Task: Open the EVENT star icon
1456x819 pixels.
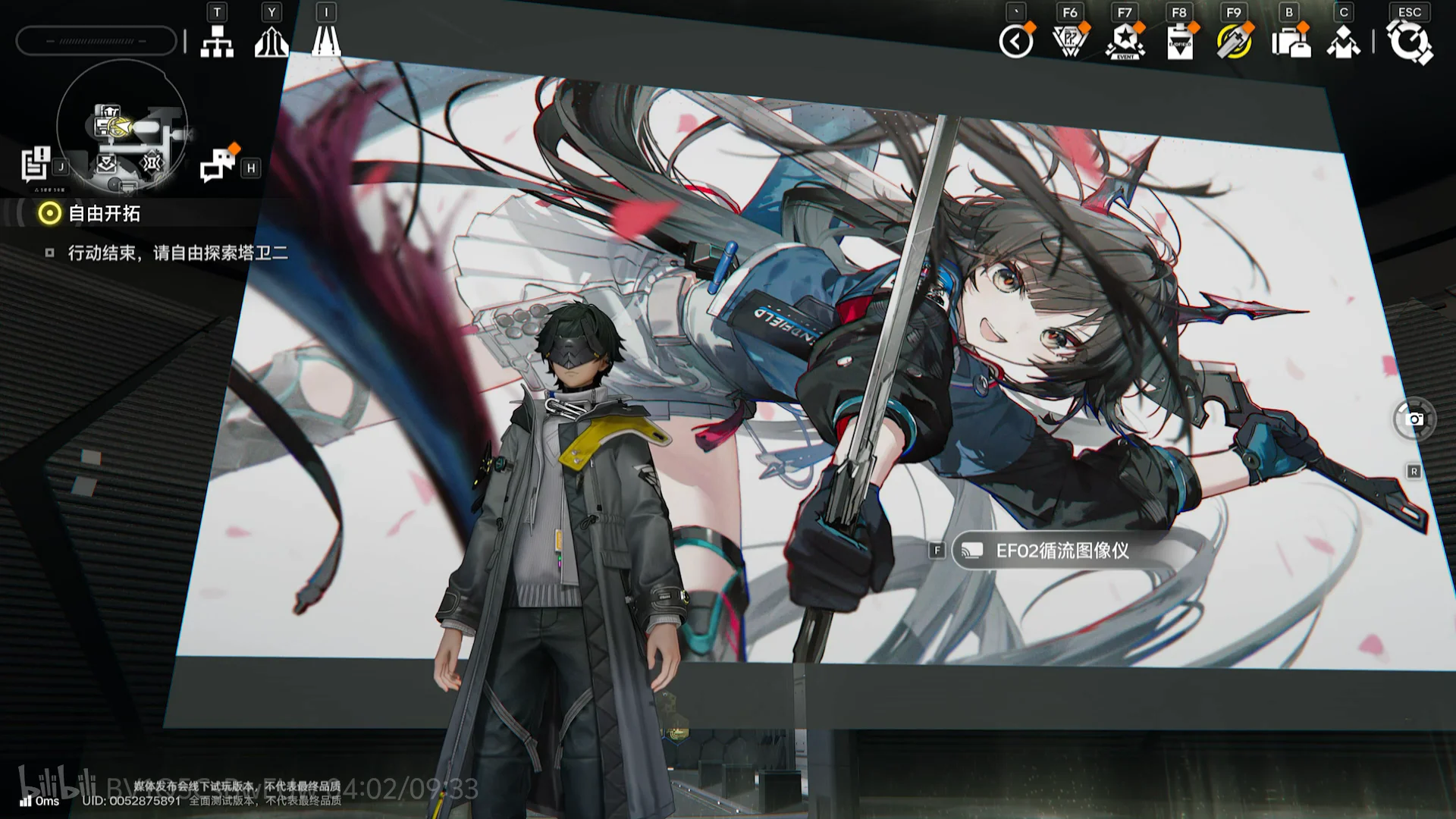Action: 1125,41
